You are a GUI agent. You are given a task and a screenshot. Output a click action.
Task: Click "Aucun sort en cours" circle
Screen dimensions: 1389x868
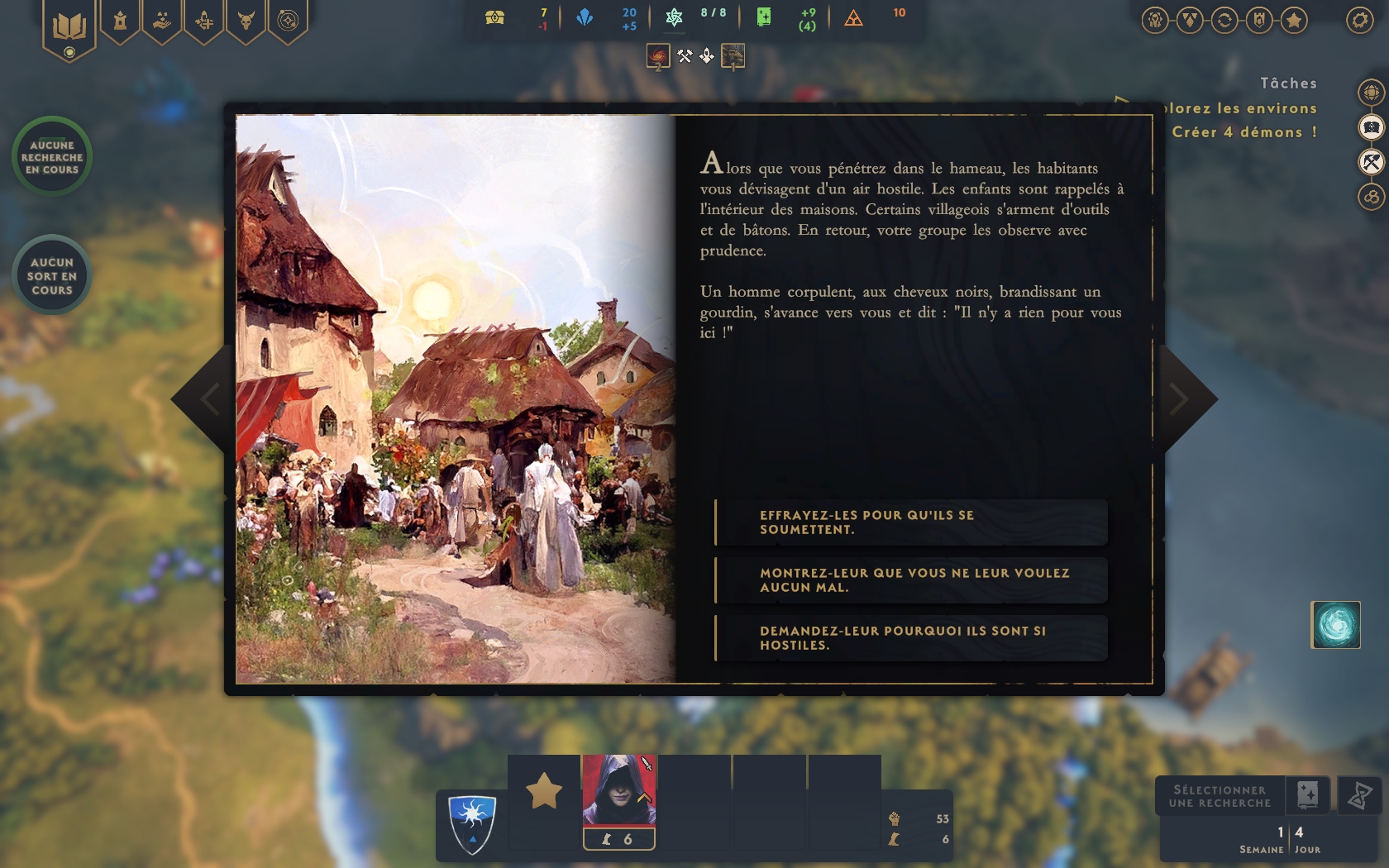[52, 276]
